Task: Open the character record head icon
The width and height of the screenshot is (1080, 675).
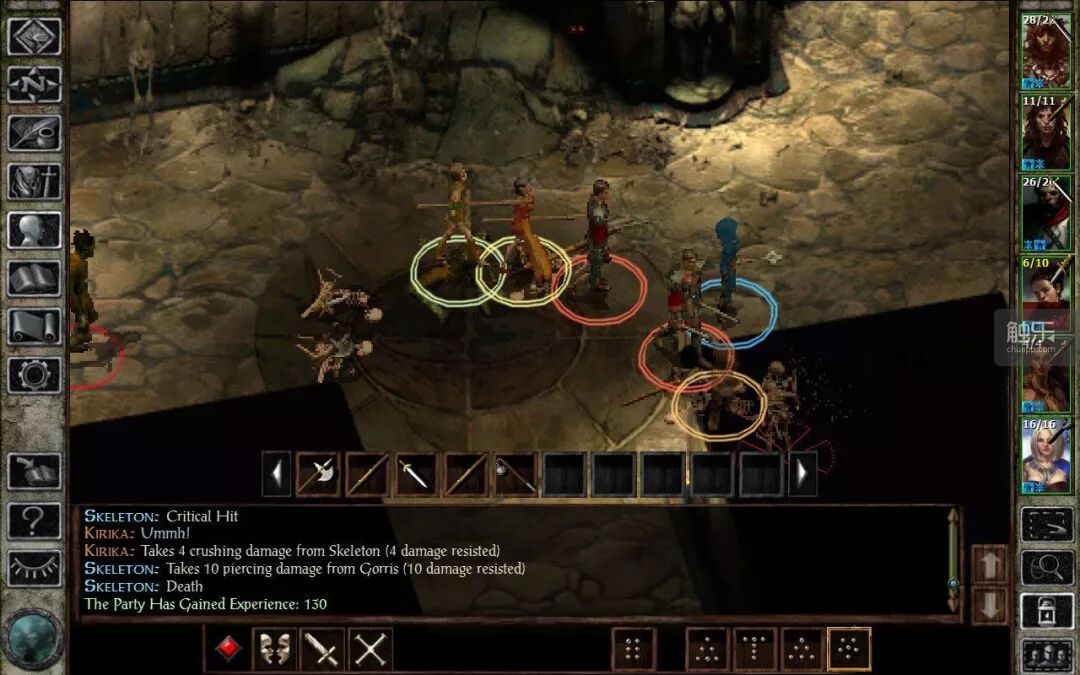Action: pos(34,230)
